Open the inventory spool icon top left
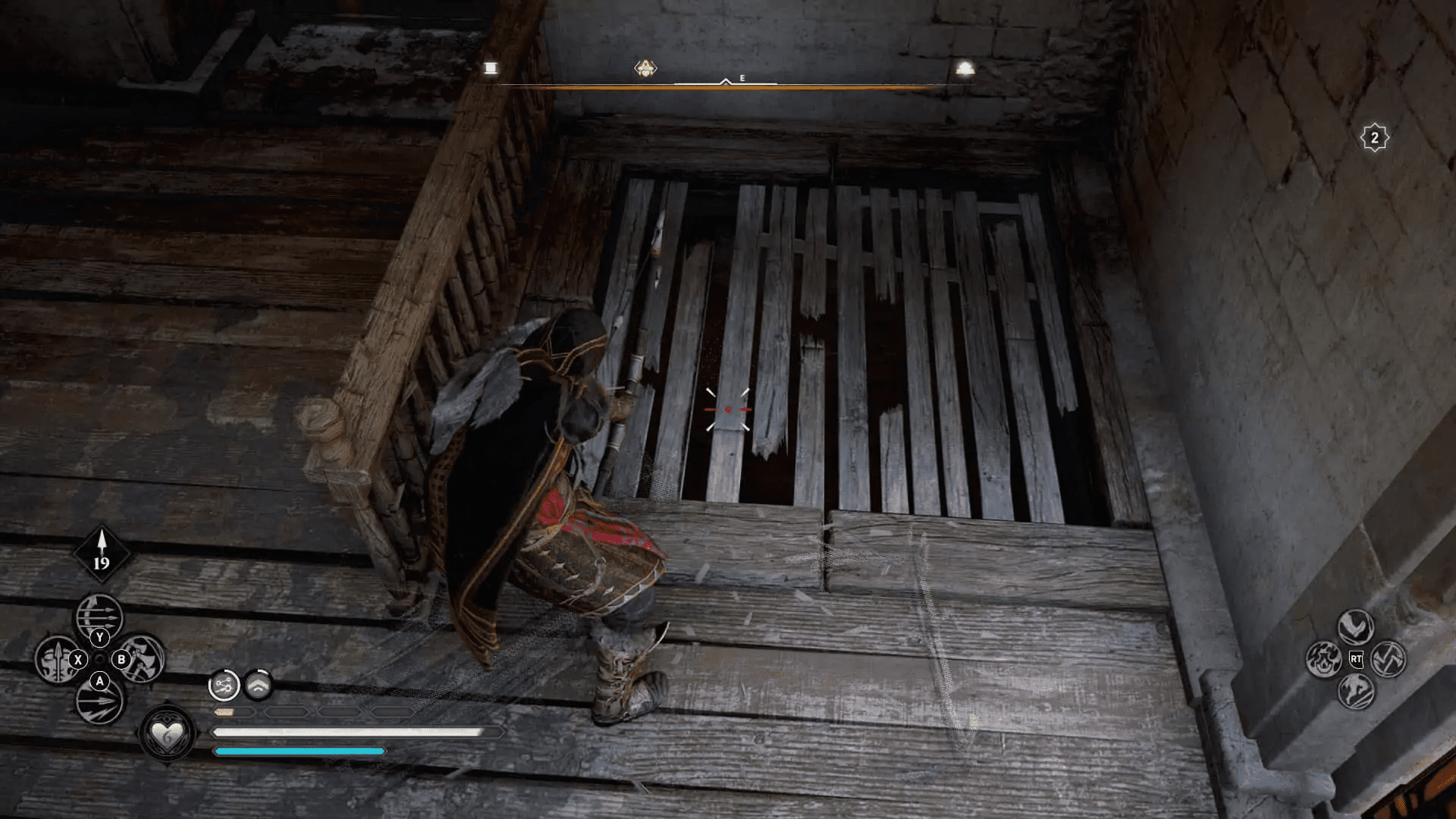This screenshot has width=1456, height=819. click(490, 69)
